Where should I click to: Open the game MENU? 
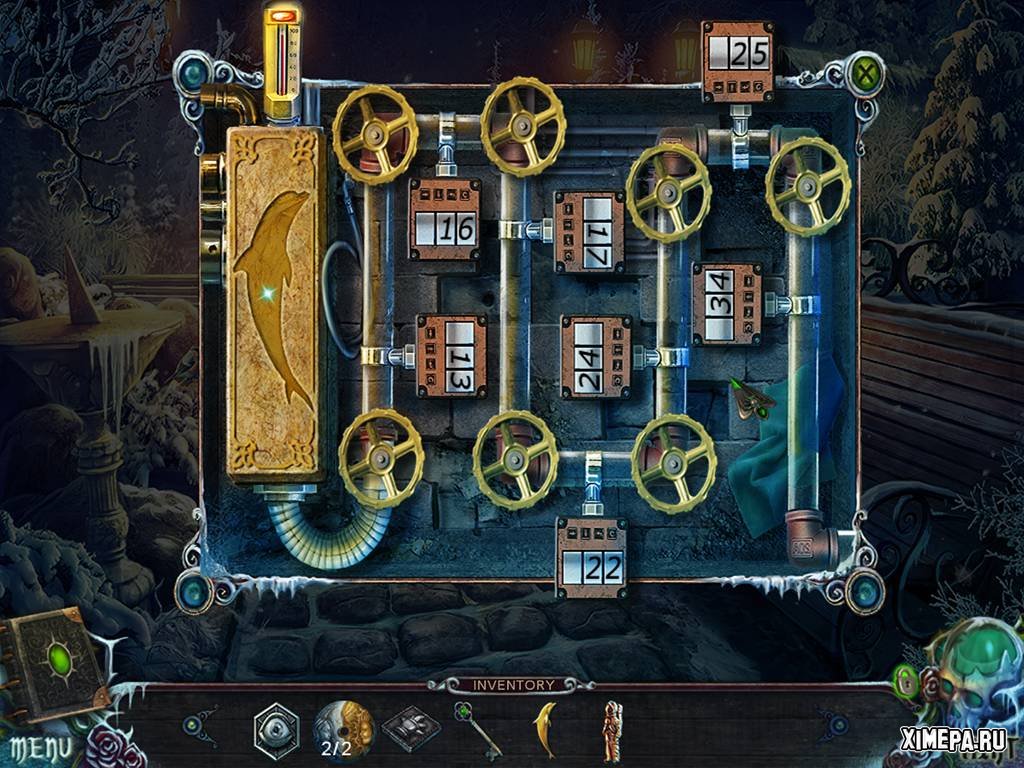pos(41,747)
